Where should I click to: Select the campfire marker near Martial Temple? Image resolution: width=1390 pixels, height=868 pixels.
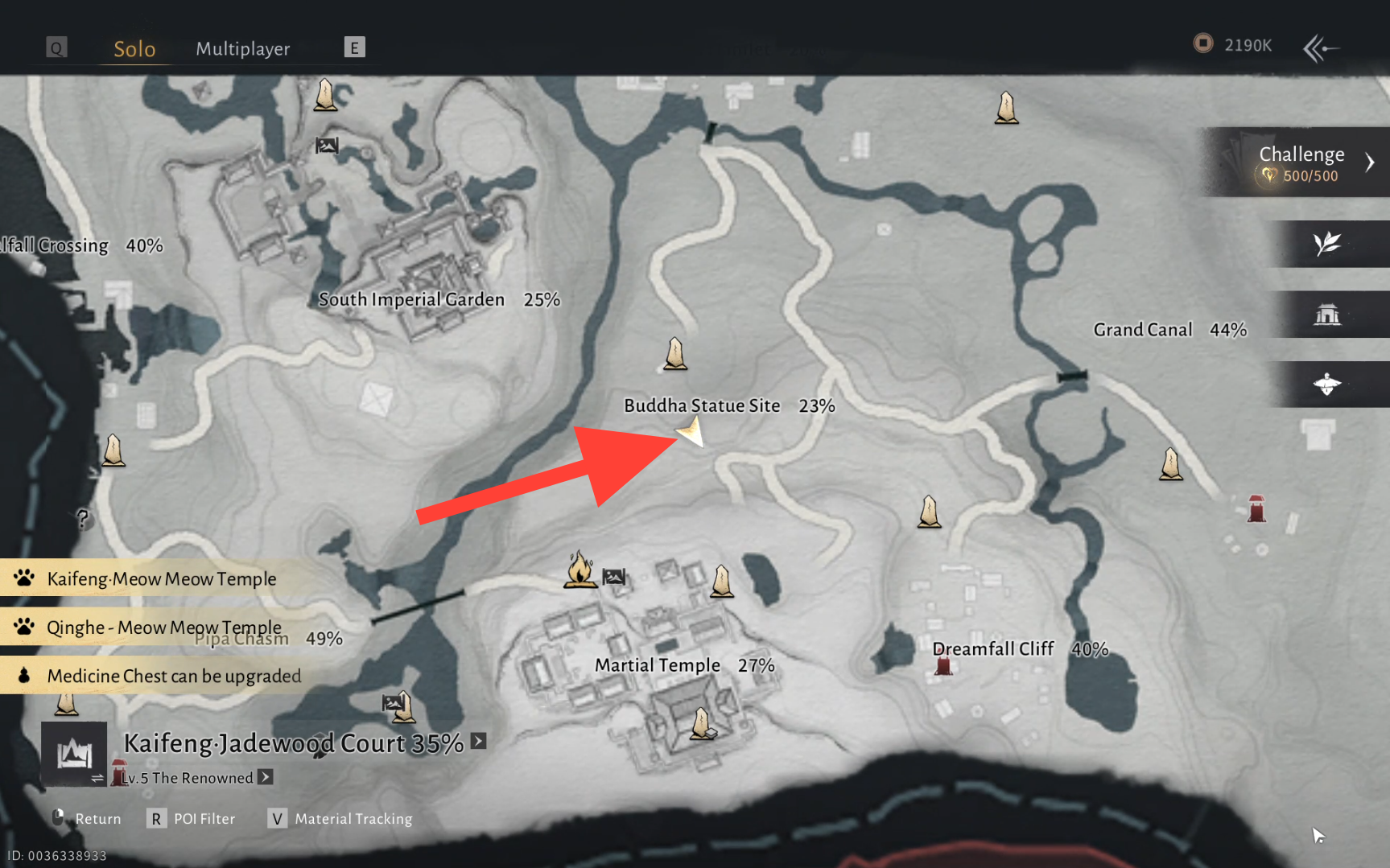point(580,569)
